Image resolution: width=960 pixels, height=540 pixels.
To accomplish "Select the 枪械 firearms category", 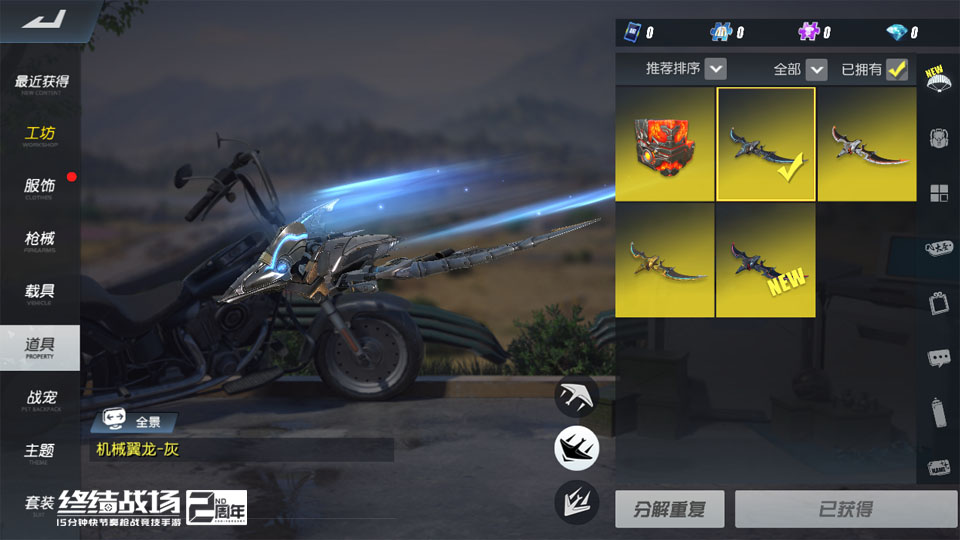I will coord(40,239).
